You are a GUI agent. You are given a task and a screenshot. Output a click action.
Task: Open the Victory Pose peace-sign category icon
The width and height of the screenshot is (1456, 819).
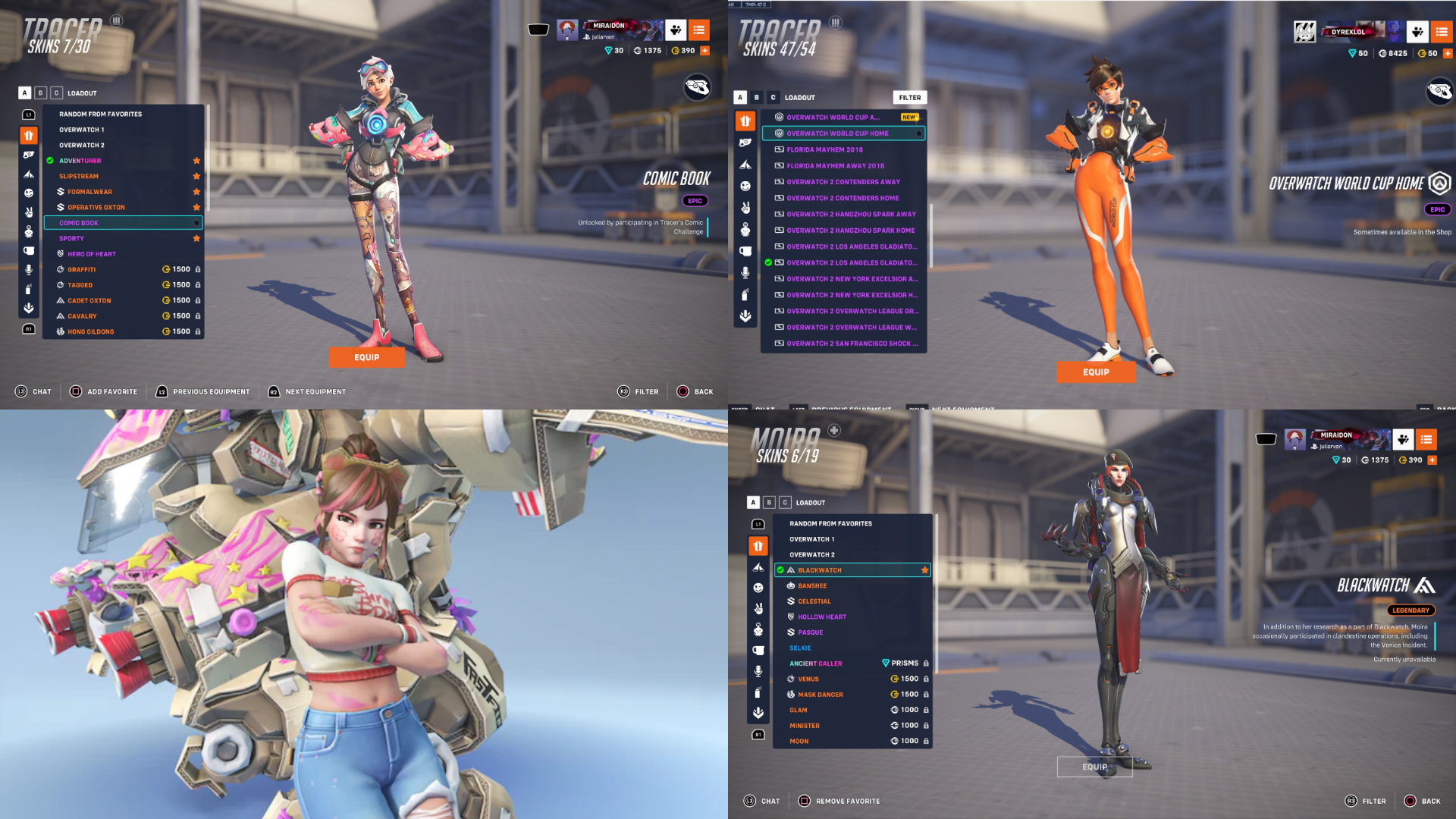[28, 211]
